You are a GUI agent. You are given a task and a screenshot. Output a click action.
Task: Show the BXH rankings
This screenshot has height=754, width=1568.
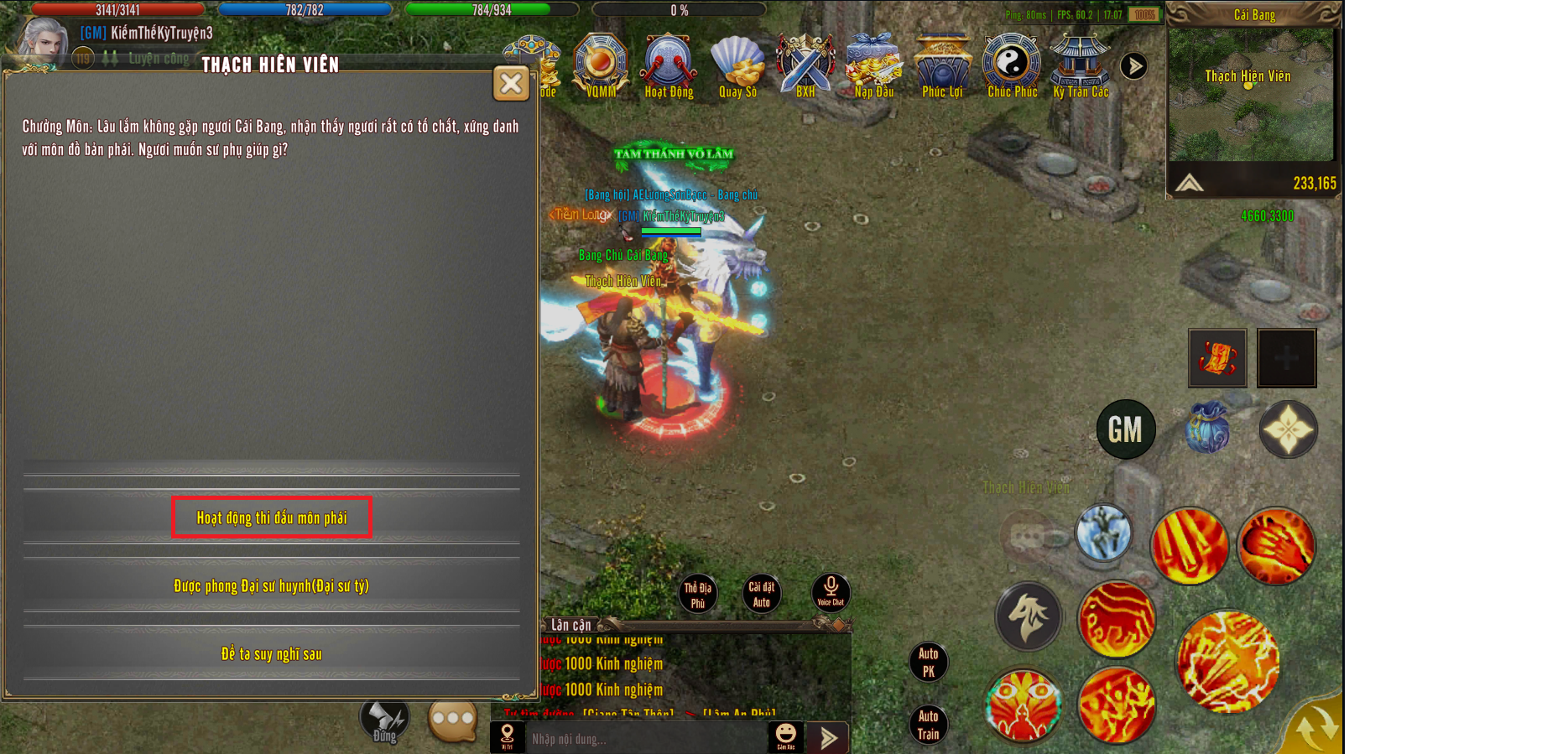[805, 65]
